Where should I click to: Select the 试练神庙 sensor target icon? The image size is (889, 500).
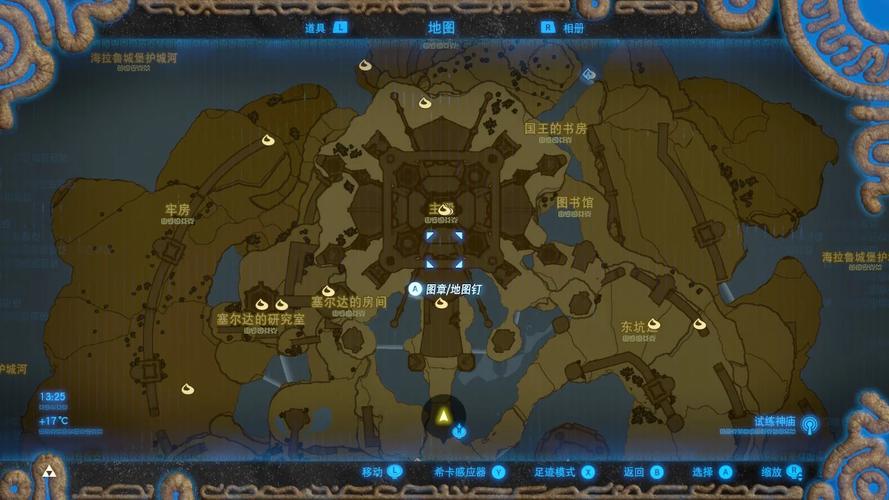(809, 425)
